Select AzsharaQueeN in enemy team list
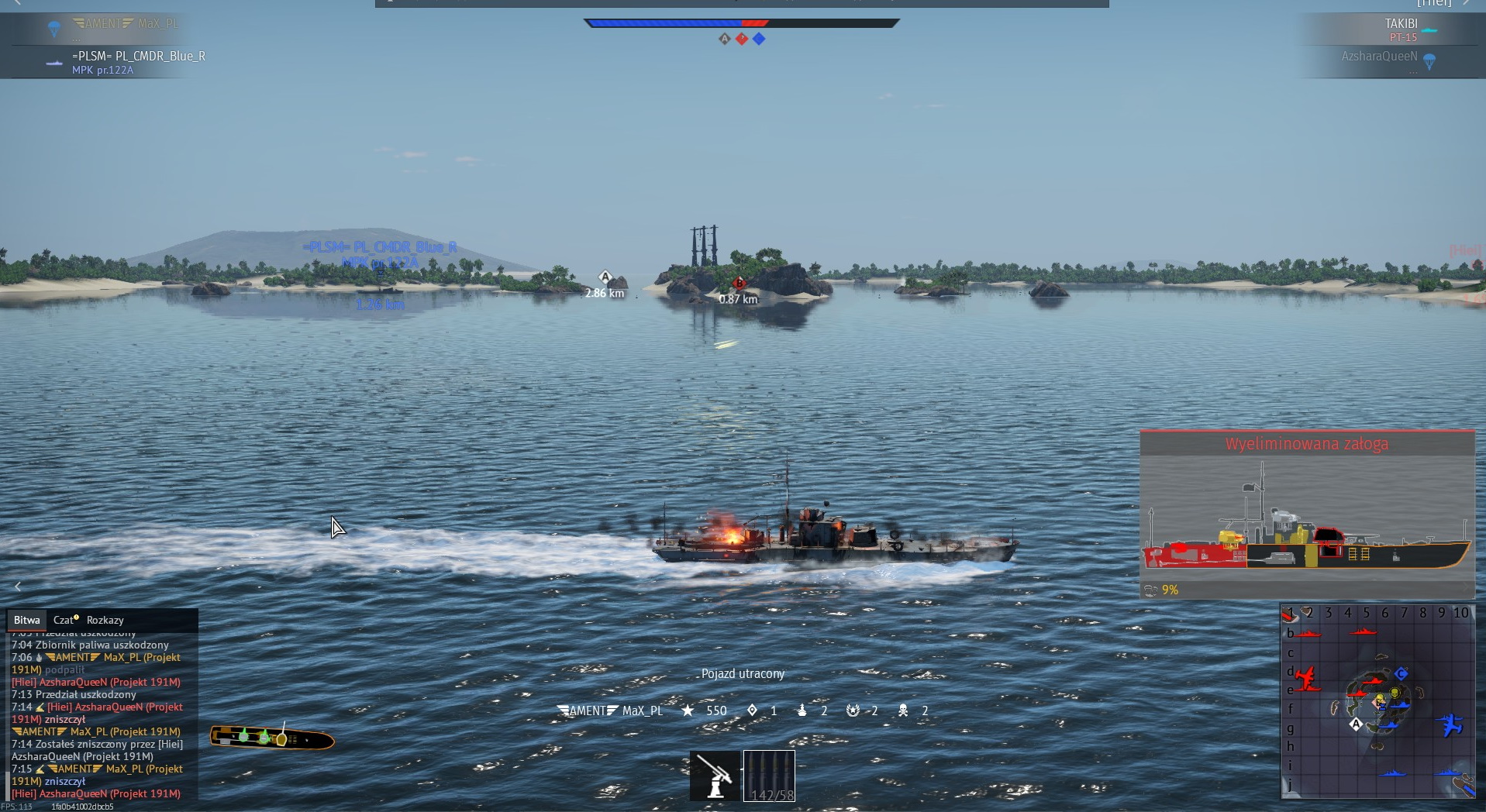Viewport: 1486px width, 812px height. [x=1379, y=57]
